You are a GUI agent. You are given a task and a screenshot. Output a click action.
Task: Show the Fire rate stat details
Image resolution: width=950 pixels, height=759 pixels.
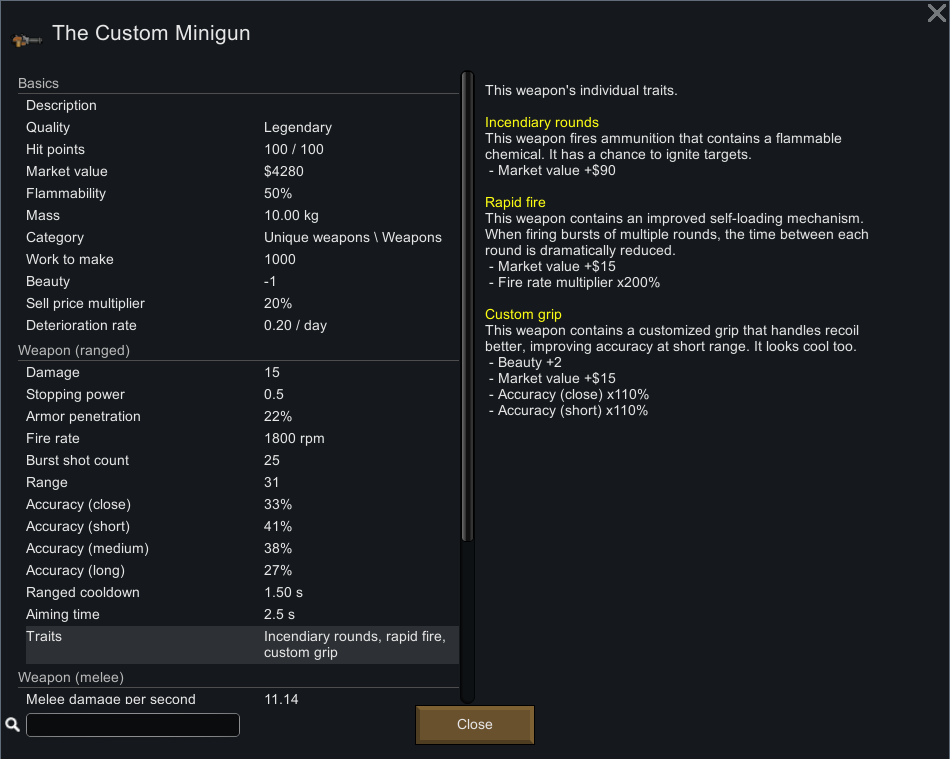(240, 439)
